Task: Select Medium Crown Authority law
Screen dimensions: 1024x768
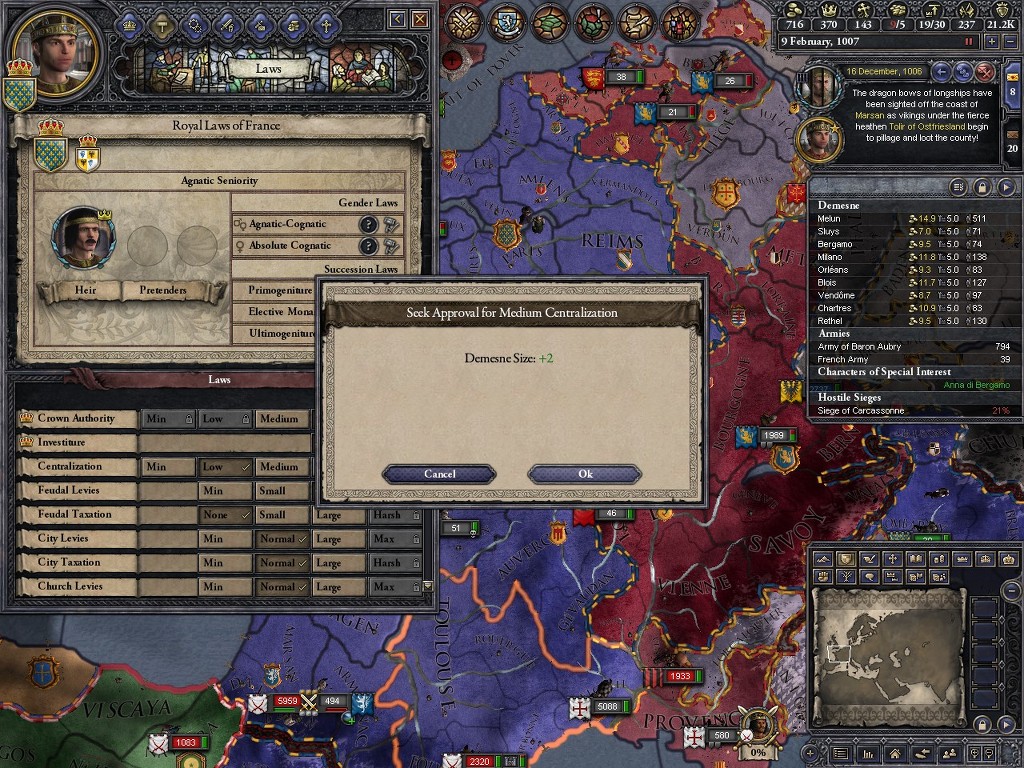Action: click(x=279, y=419)
